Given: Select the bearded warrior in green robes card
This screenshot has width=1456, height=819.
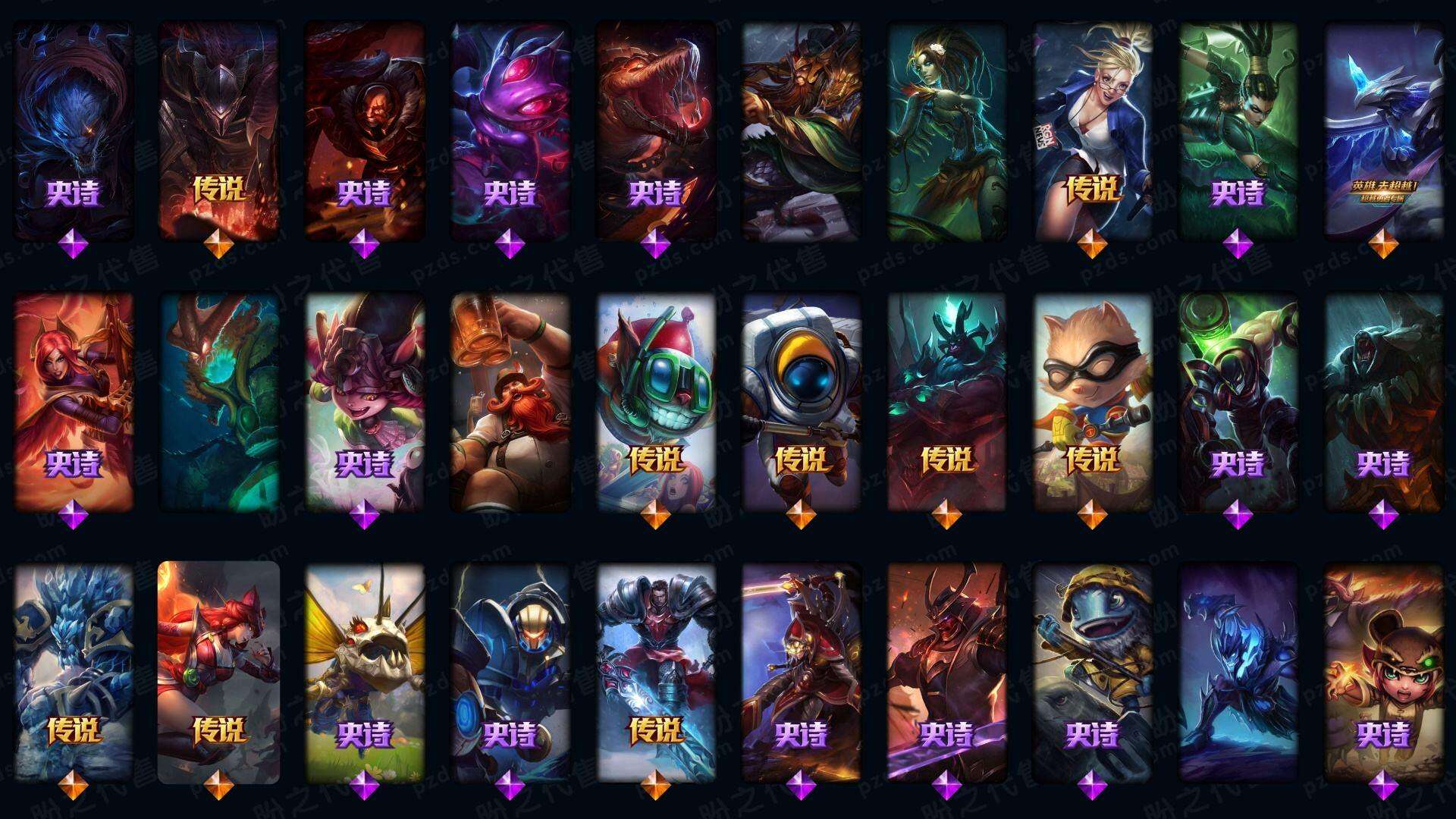Looking at the screenshot, I should tap(801, 129).
